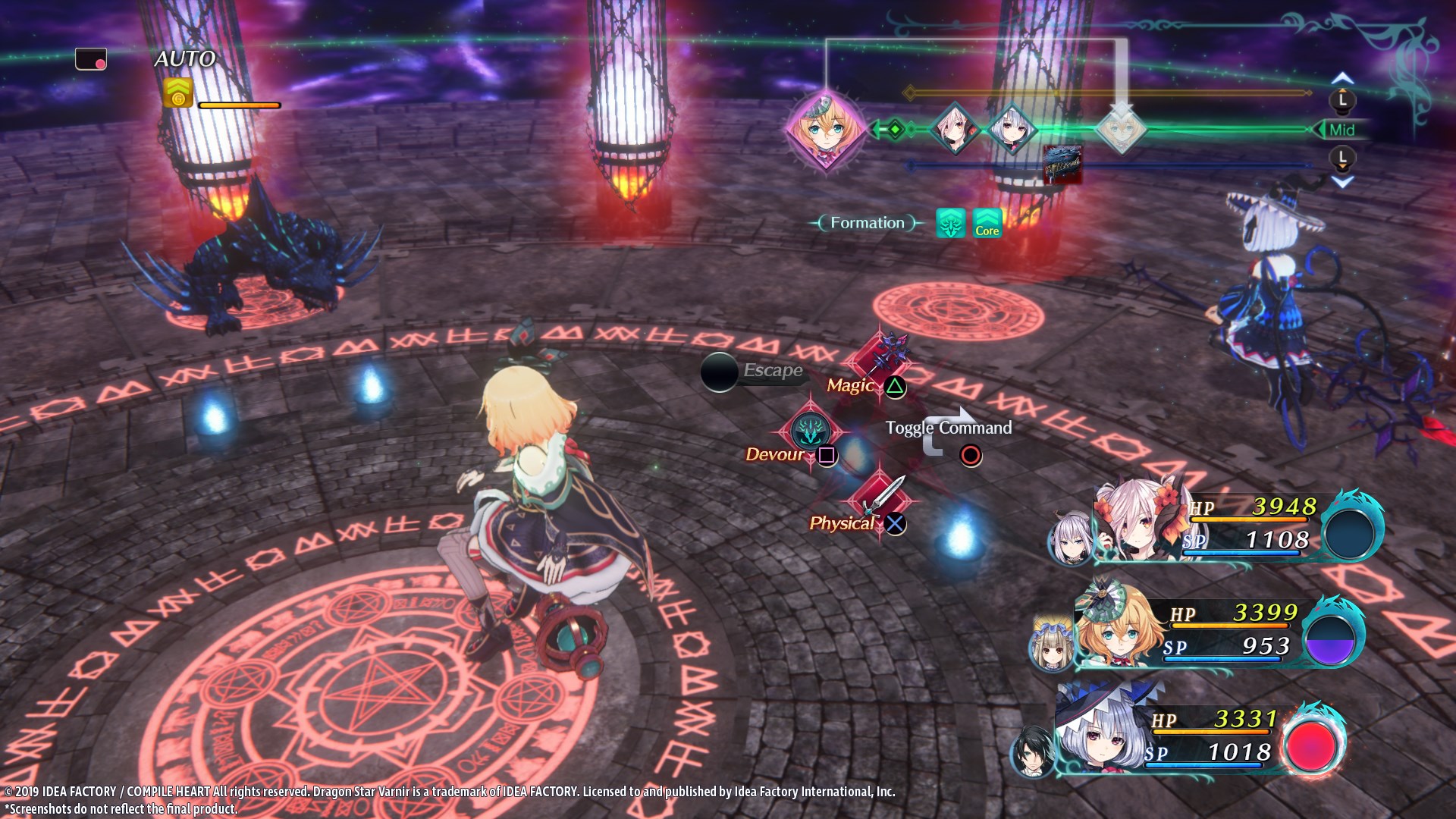Choose the Magic battle command
Viewport: 1456px width, 819px height.
click(x=880, y=358)
